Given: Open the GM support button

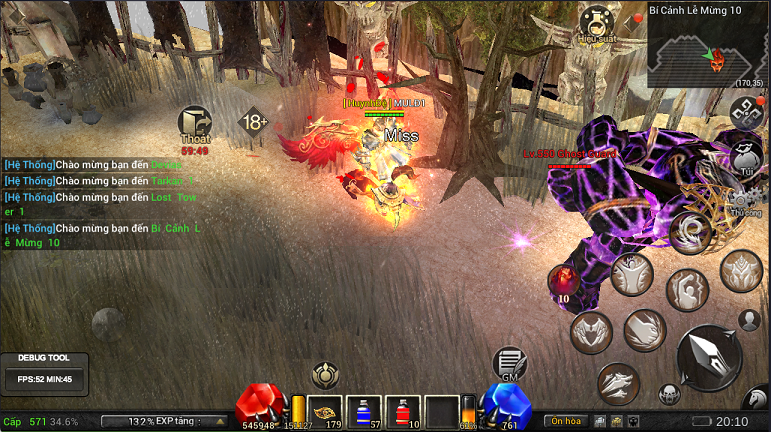Looking at the screenshot, I should coord(509,364).
